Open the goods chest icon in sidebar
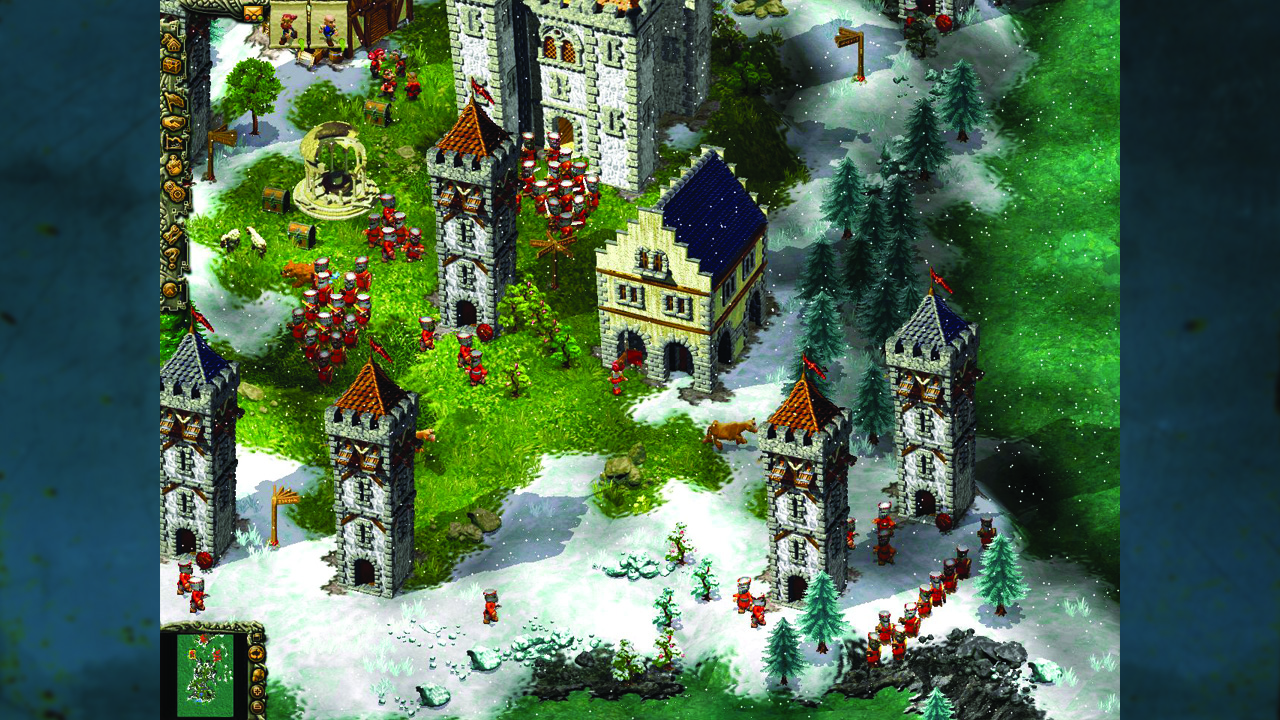 click(x=176, y=64)
